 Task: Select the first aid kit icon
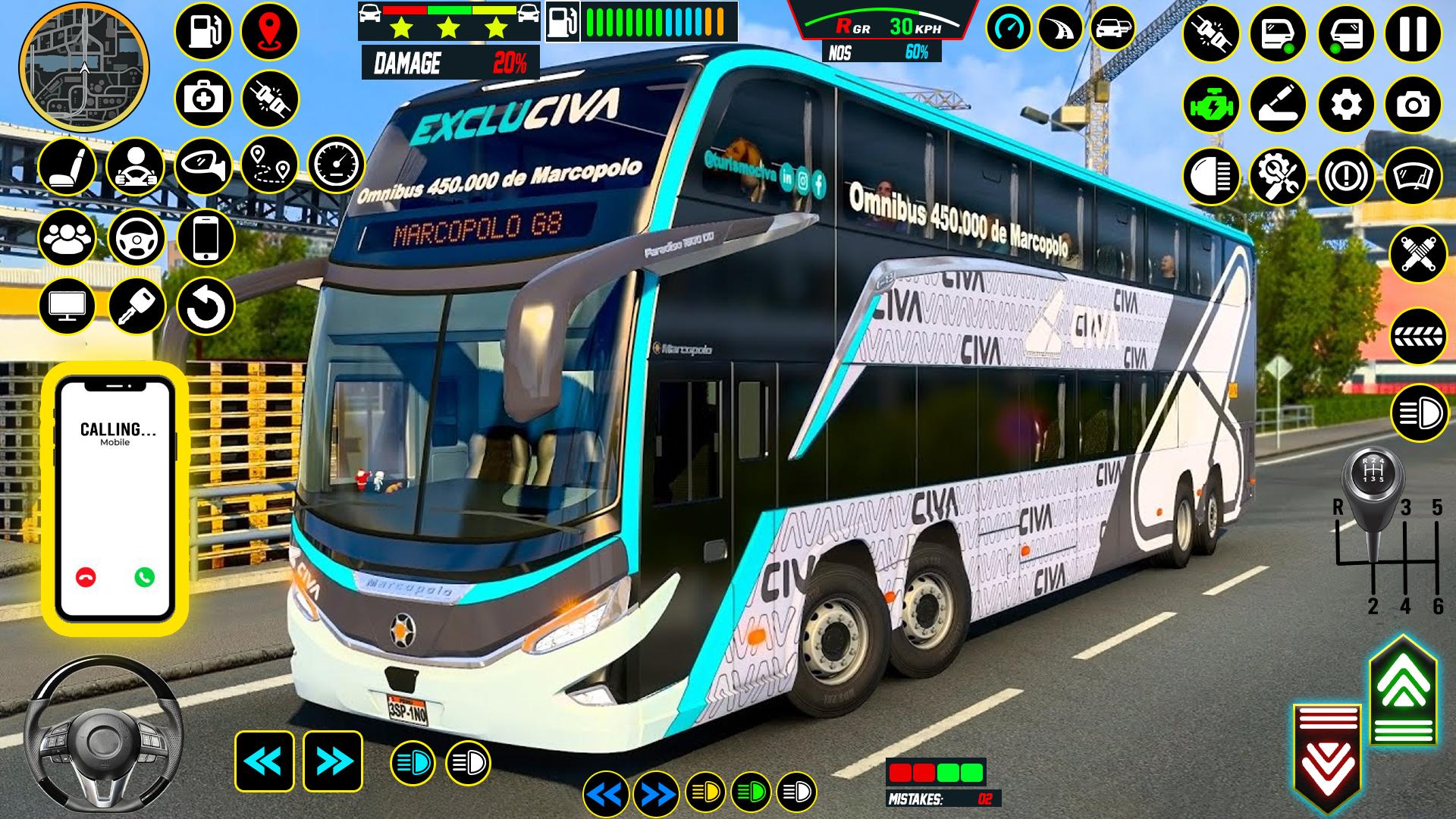(203, 99)
